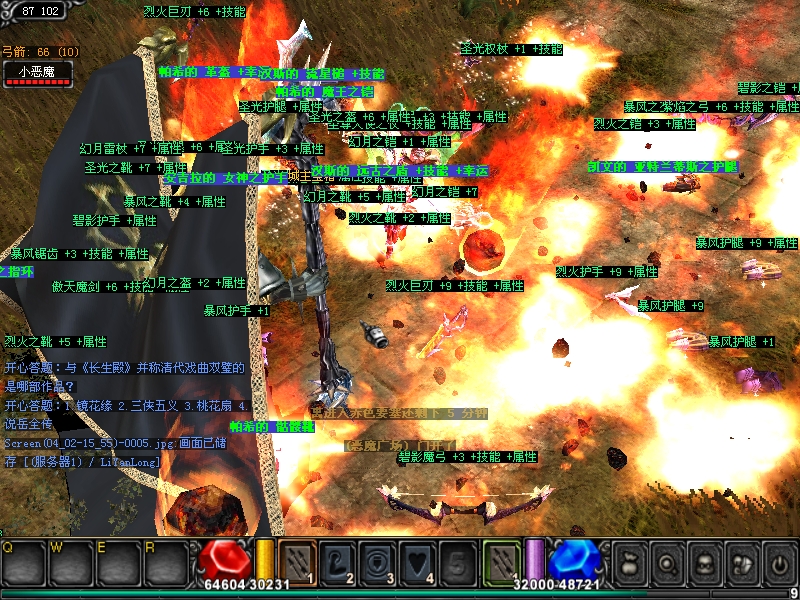Open the inventory bag button
800x600 pixels.
(x=633, y=564)
